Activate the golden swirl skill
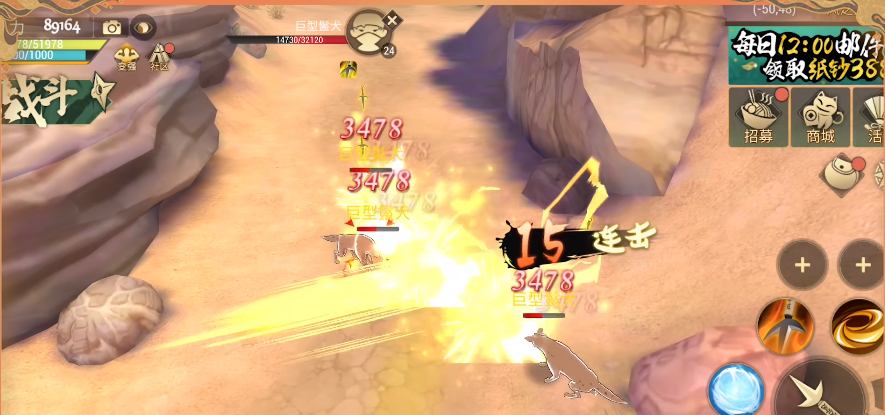The width and height of the screenshot is (885, 415). (x=858, y=325)
